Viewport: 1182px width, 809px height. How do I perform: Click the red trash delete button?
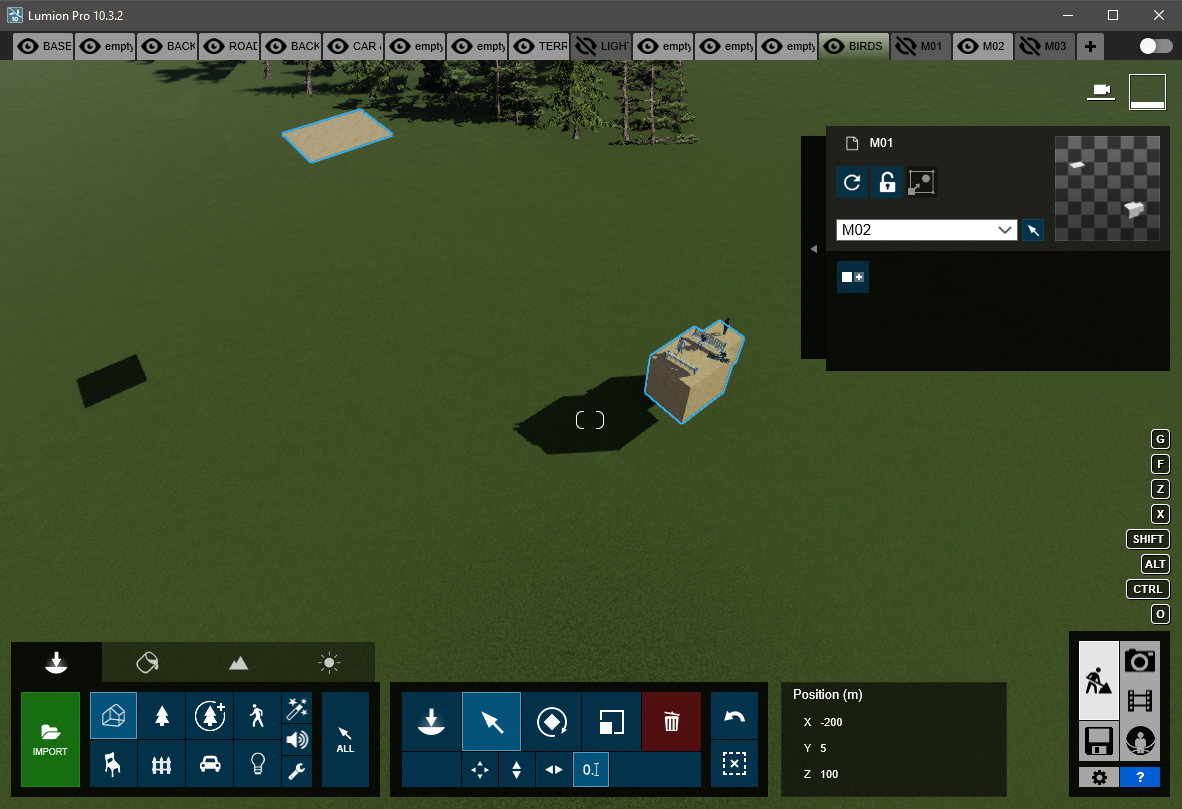point(672,721)
